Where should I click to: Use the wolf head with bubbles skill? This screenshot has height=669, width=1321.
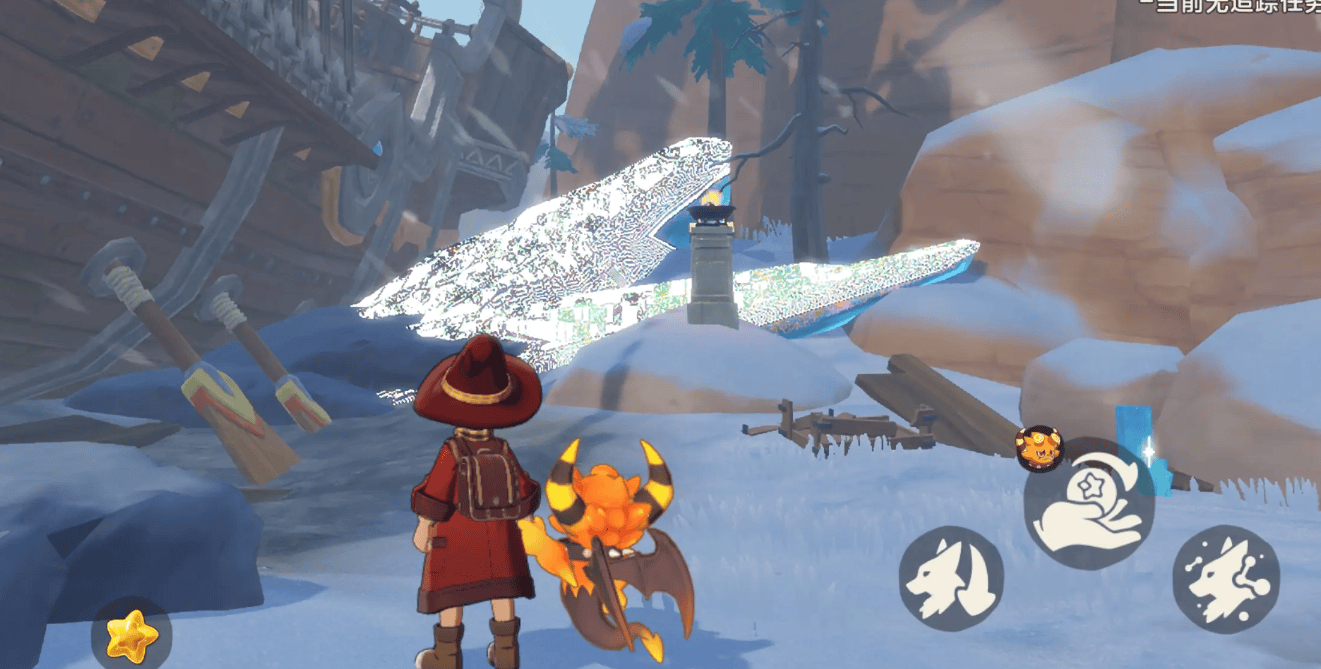click(1226, 577)
